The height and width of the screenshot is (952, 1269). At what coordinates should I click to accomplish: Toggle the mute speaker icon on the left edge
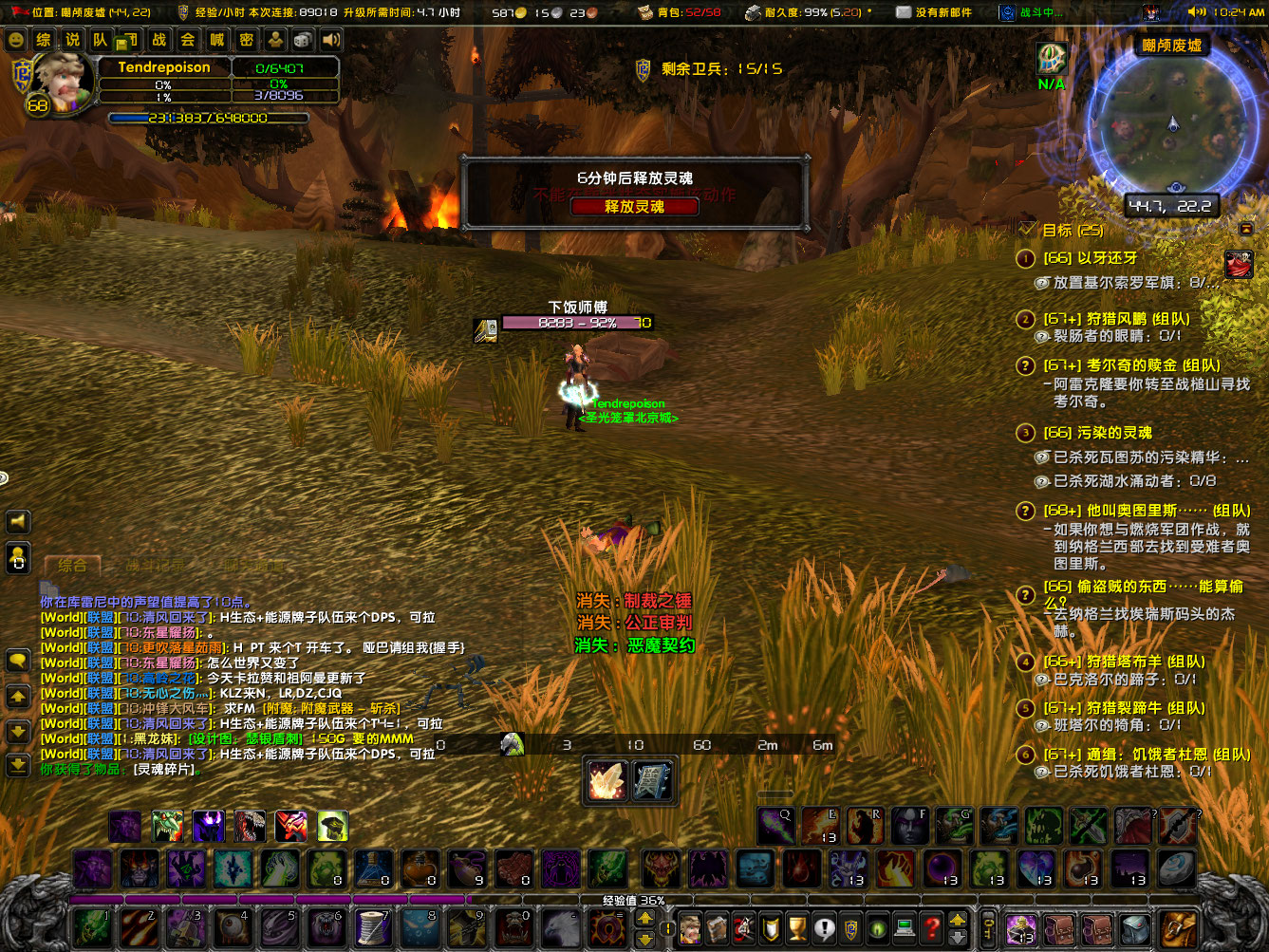pyautogui.click(x=16, y=521)
